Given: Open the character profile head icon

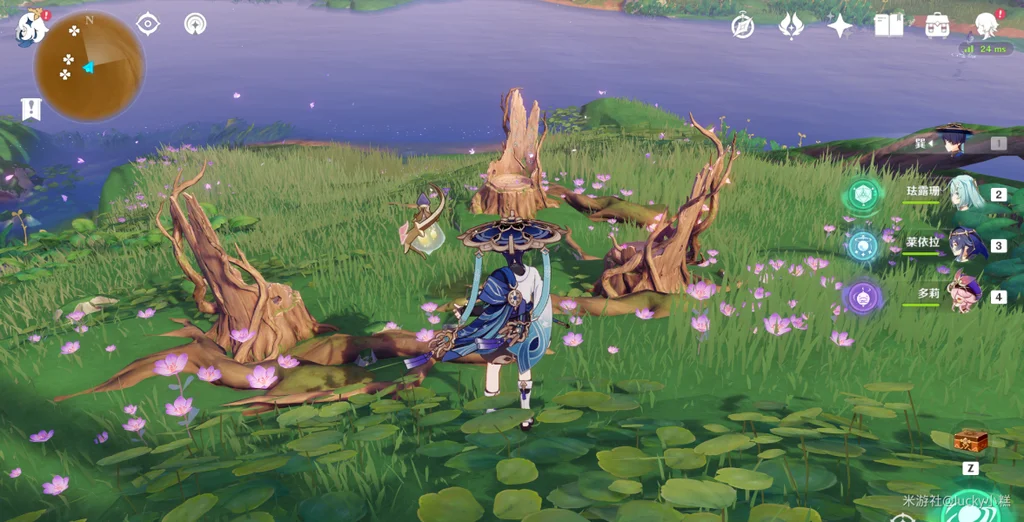Looking at the screenshot, I should point(987,25).
